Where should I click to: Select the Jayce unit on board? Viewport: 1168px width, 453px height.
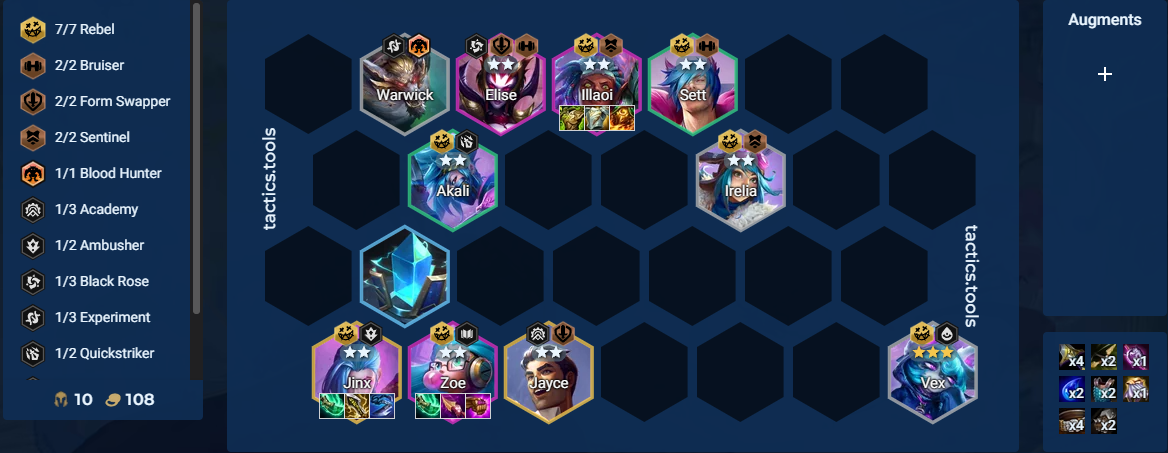coord(548,378)
